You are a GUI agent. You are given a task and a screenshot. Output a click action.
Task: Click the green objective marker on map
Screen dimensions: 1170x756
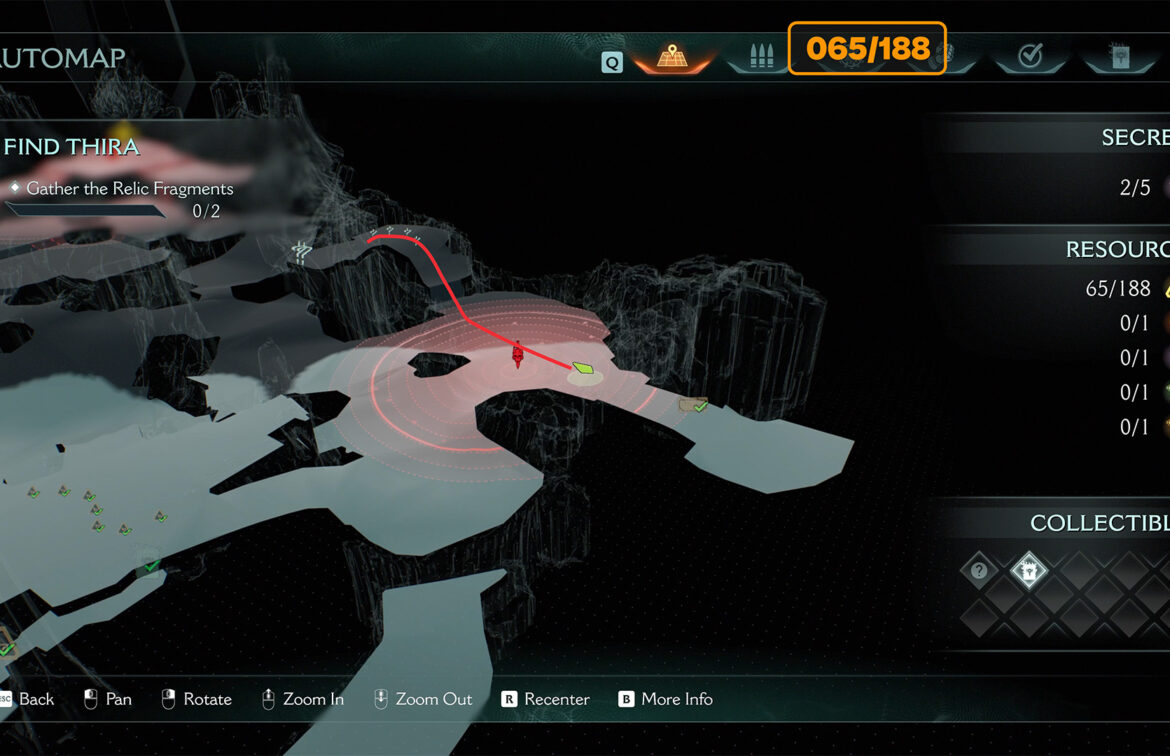point(583,371)
